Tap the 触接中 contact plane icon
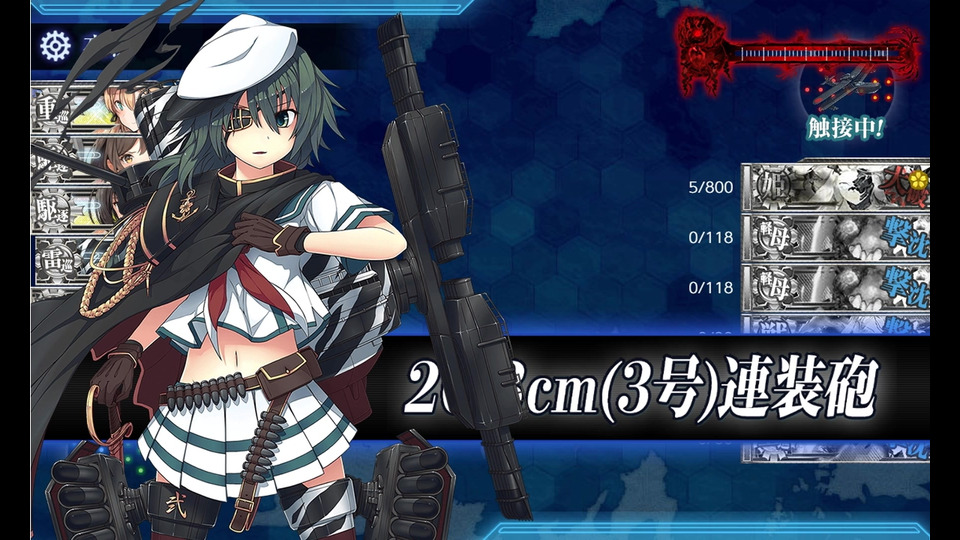Viewport: 960px width, 540px height. point(845,94)
